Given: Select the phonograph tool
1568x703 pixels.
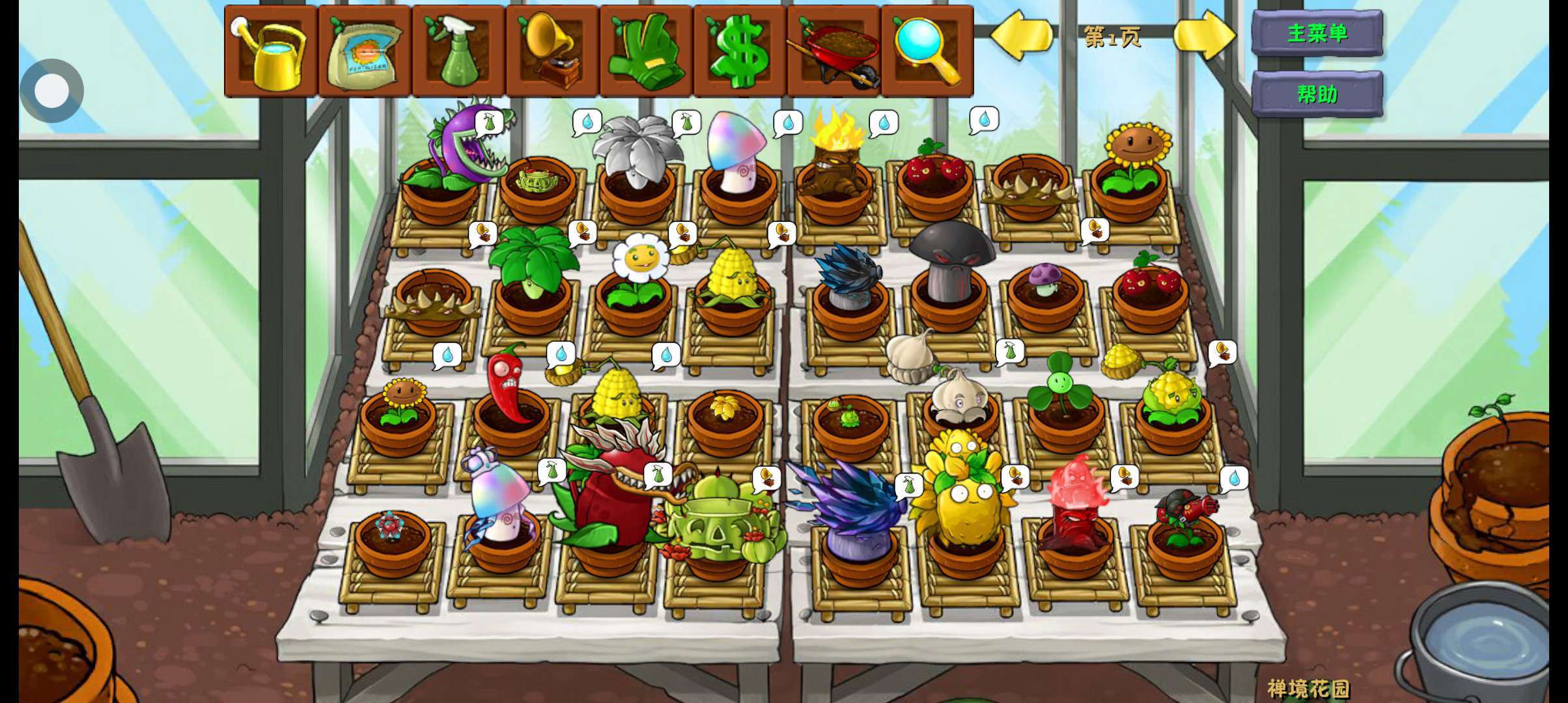Looking at the screenshot, I should click(x=552, y=51).
